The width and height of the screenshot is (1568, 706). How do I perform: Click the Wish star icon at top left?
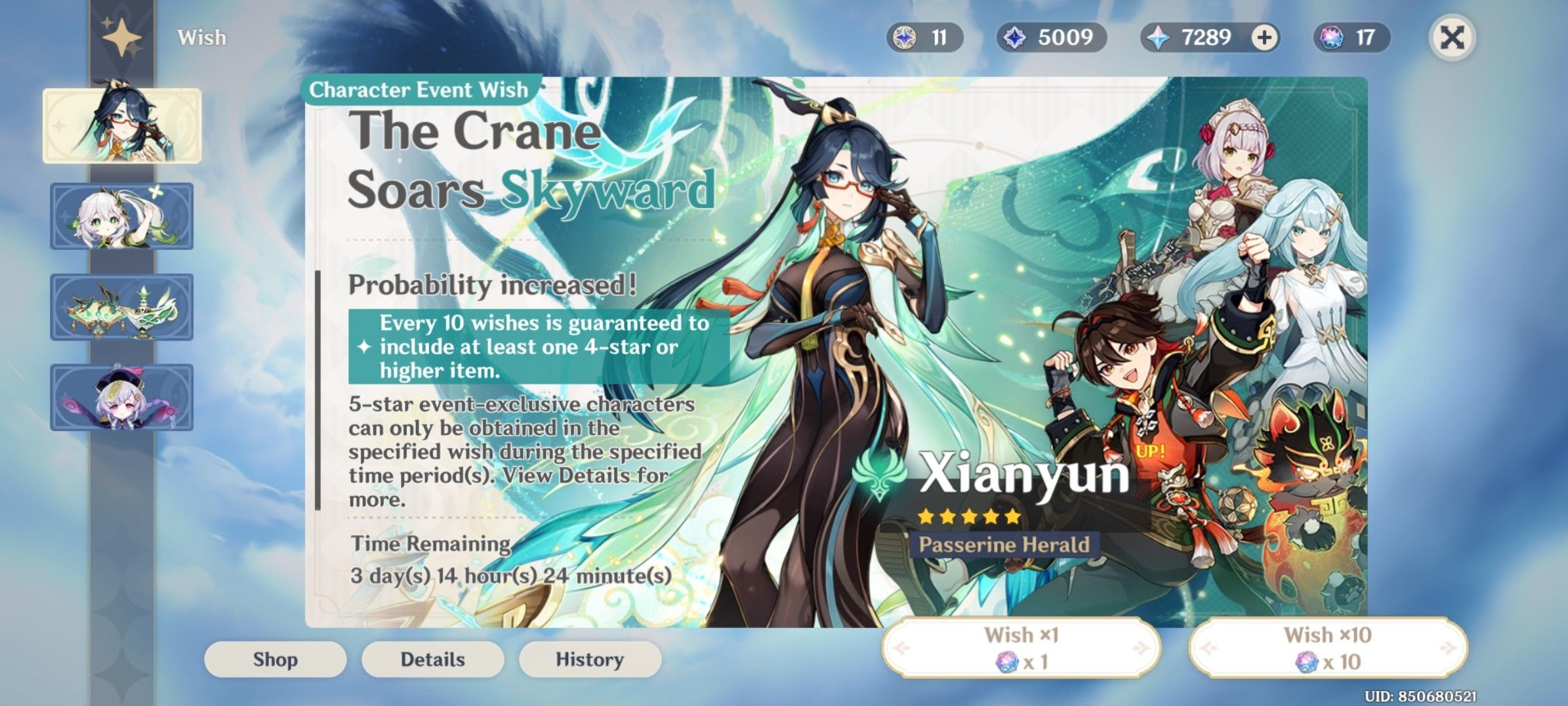(122, 37)
